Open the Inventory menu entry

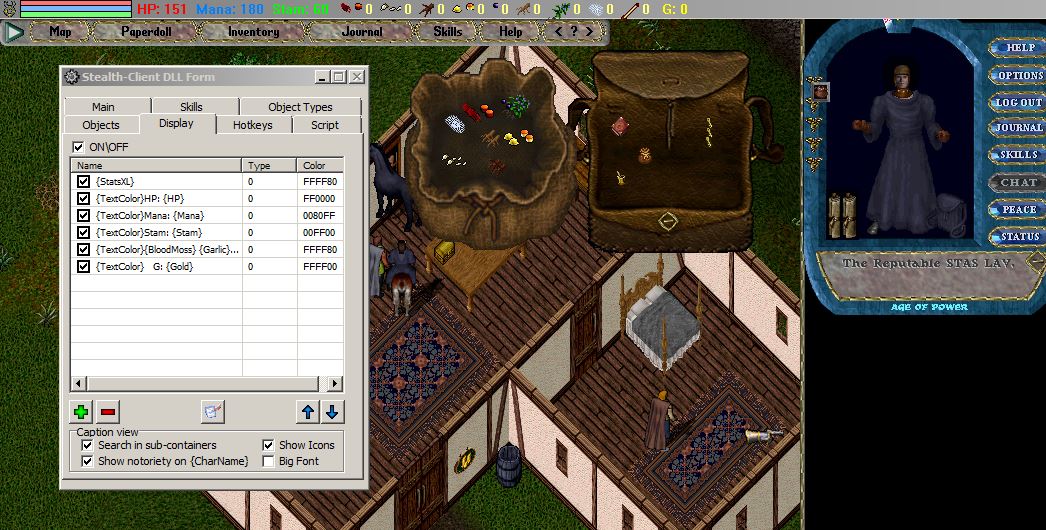[253, 32]
